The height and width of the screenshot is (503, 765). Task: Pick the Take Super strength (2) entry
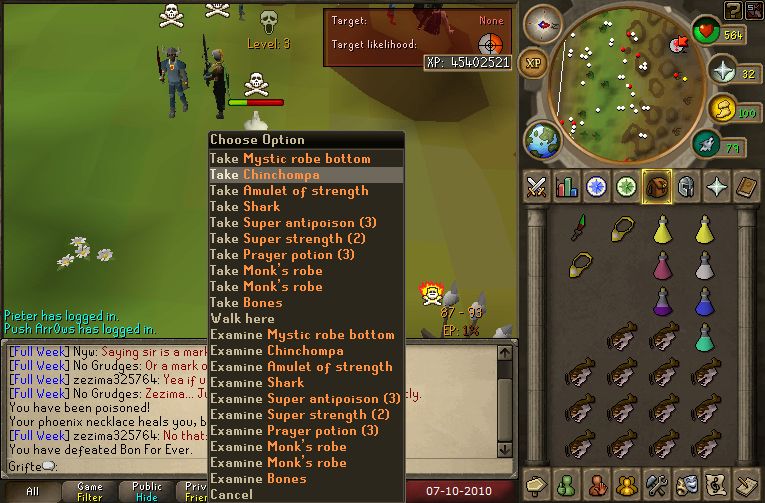[288, 239]
